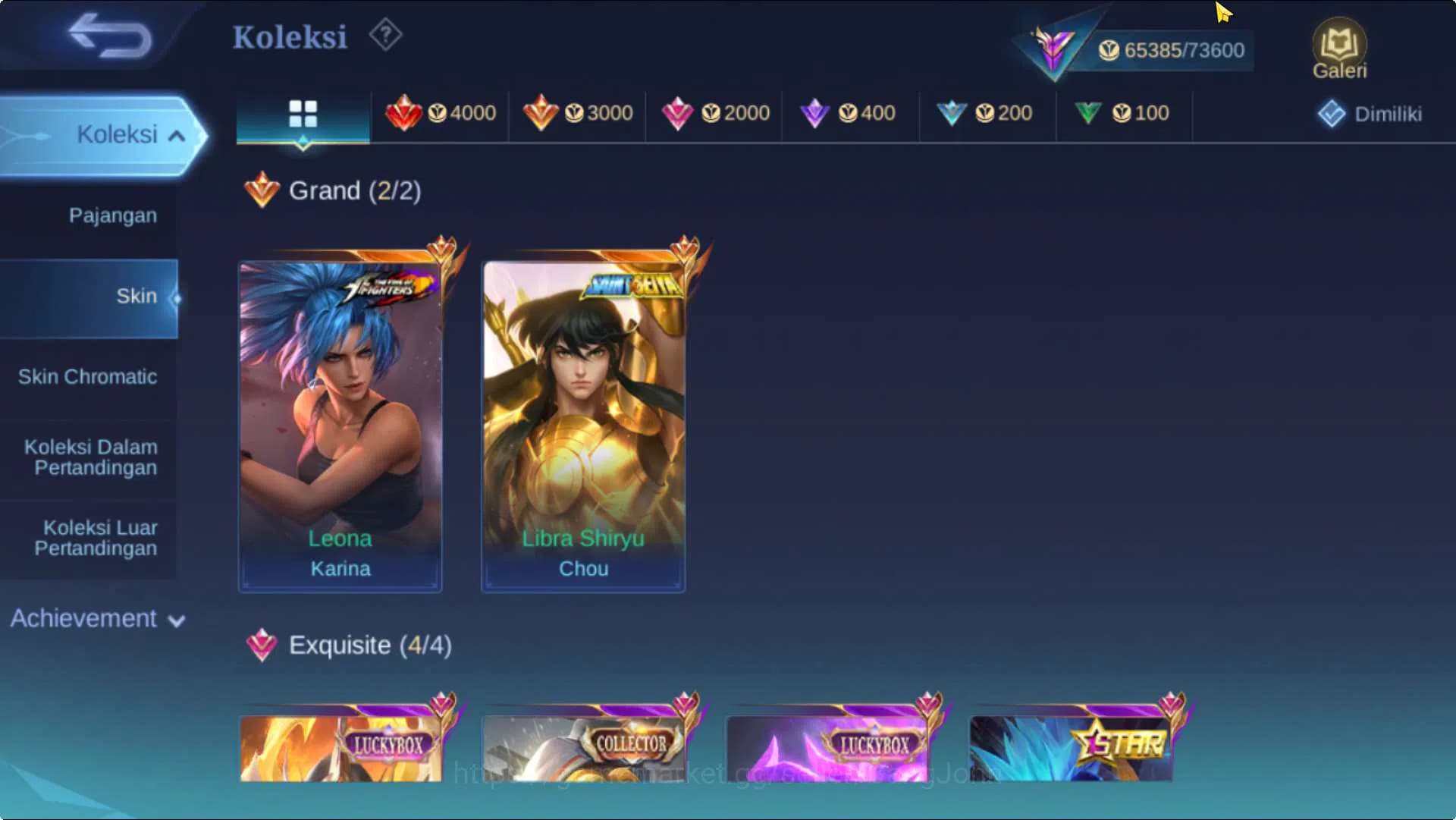1456x820 pixels.
Task: Select the pink 2000-point badge filter
Action: 716,114
